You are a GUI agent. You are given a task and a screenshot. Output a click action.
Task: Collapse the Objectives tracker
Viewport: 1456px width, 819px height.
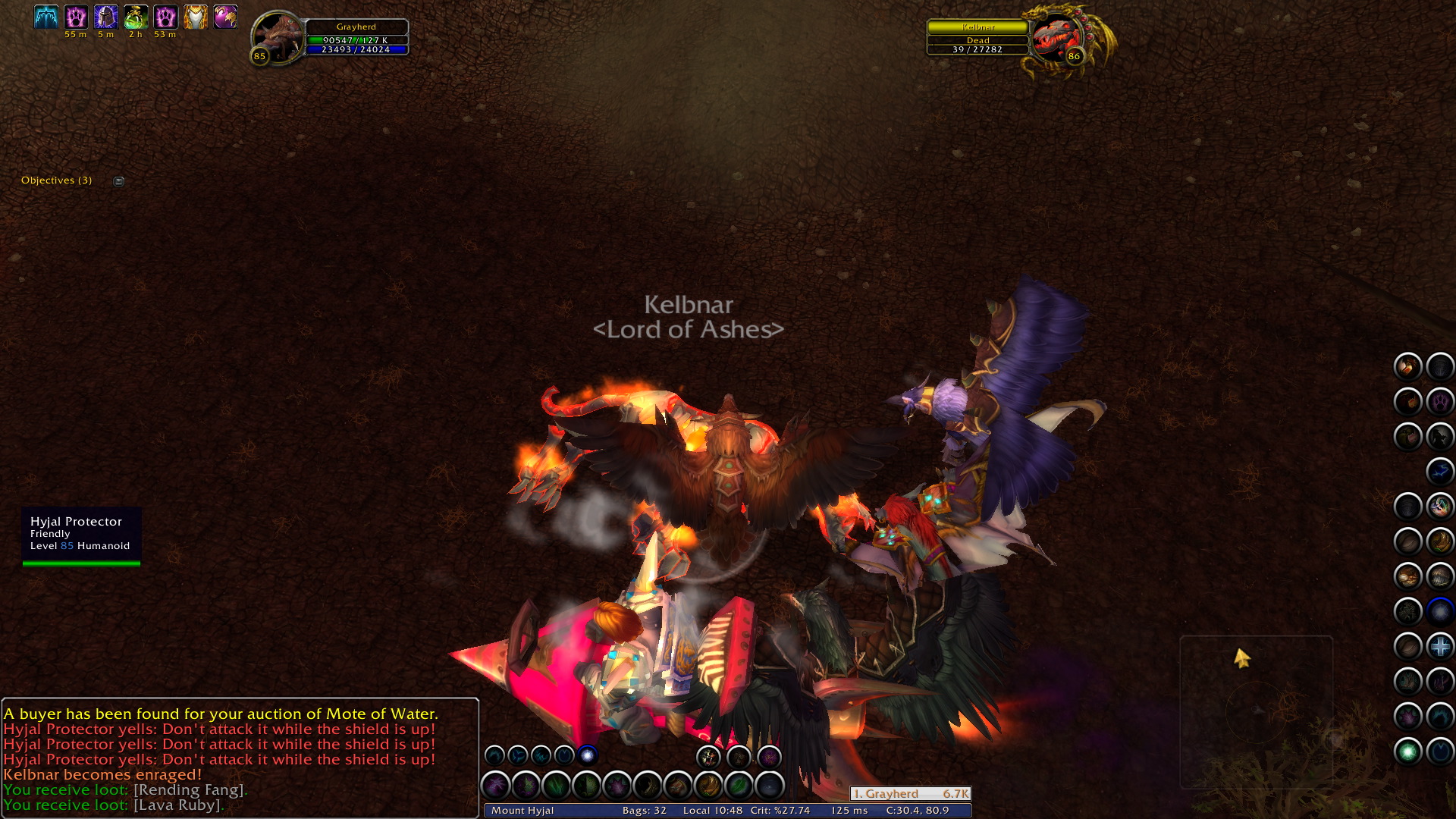click(119, 181)
